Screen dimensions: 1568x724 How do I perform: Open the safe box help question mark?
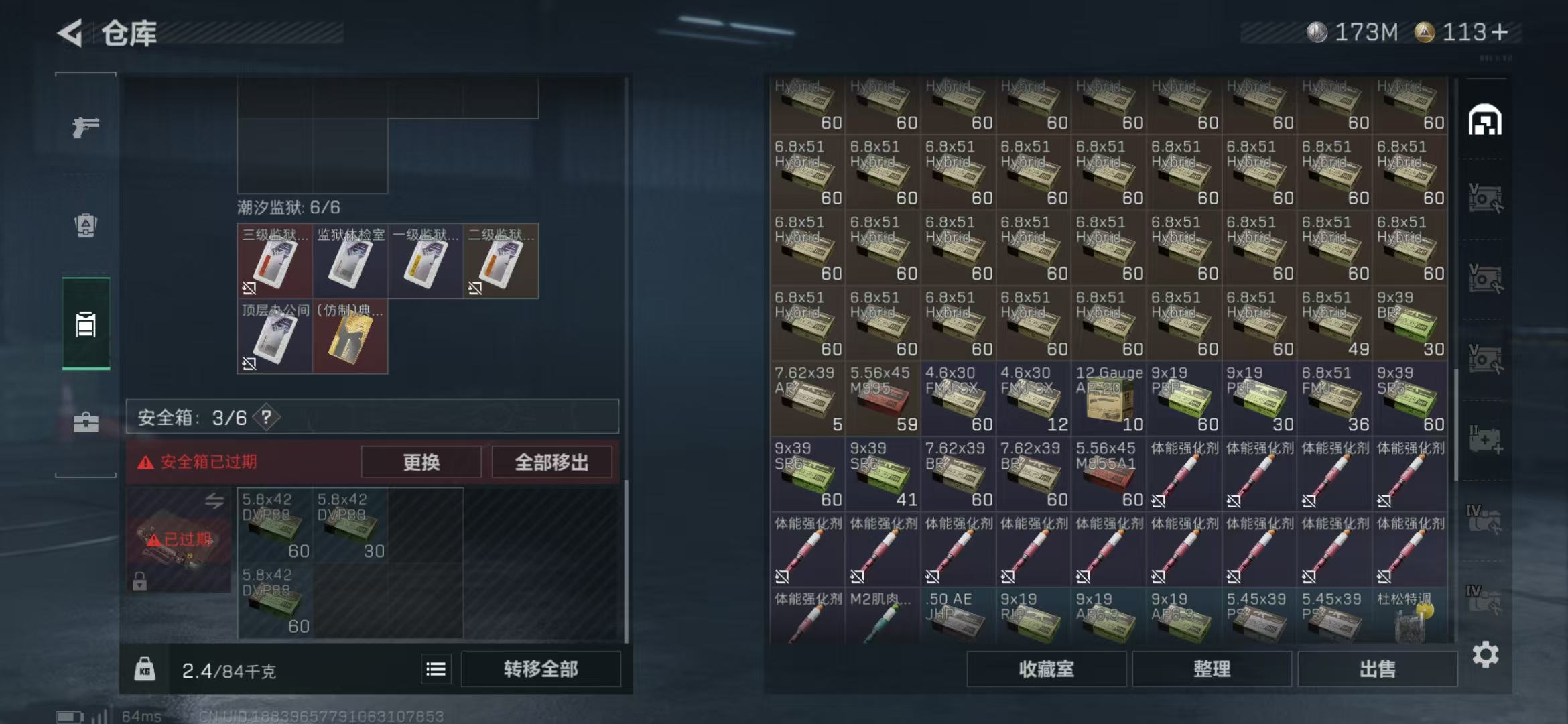265,418
